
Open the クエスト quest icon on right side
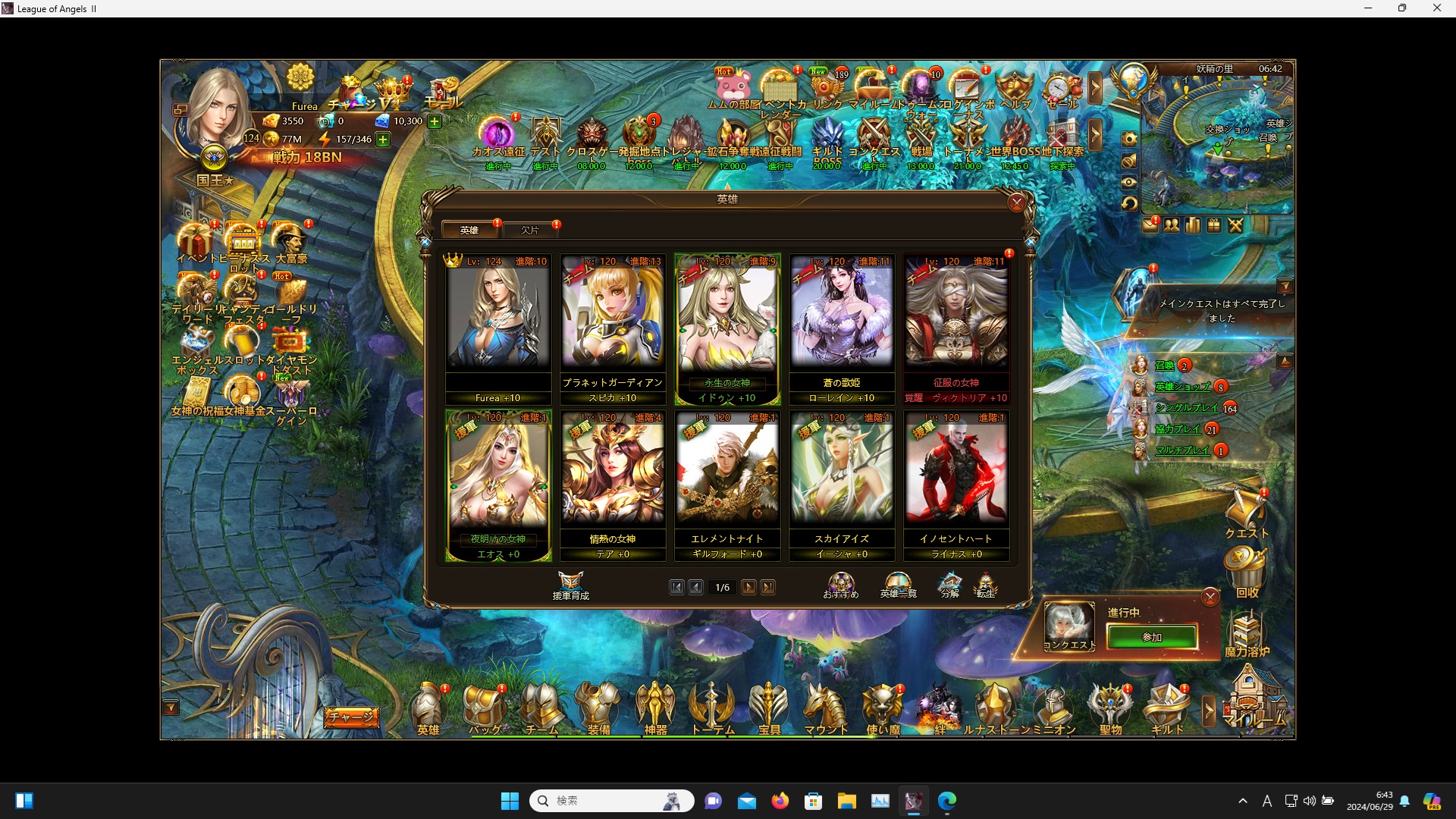tap(1246, 510)
